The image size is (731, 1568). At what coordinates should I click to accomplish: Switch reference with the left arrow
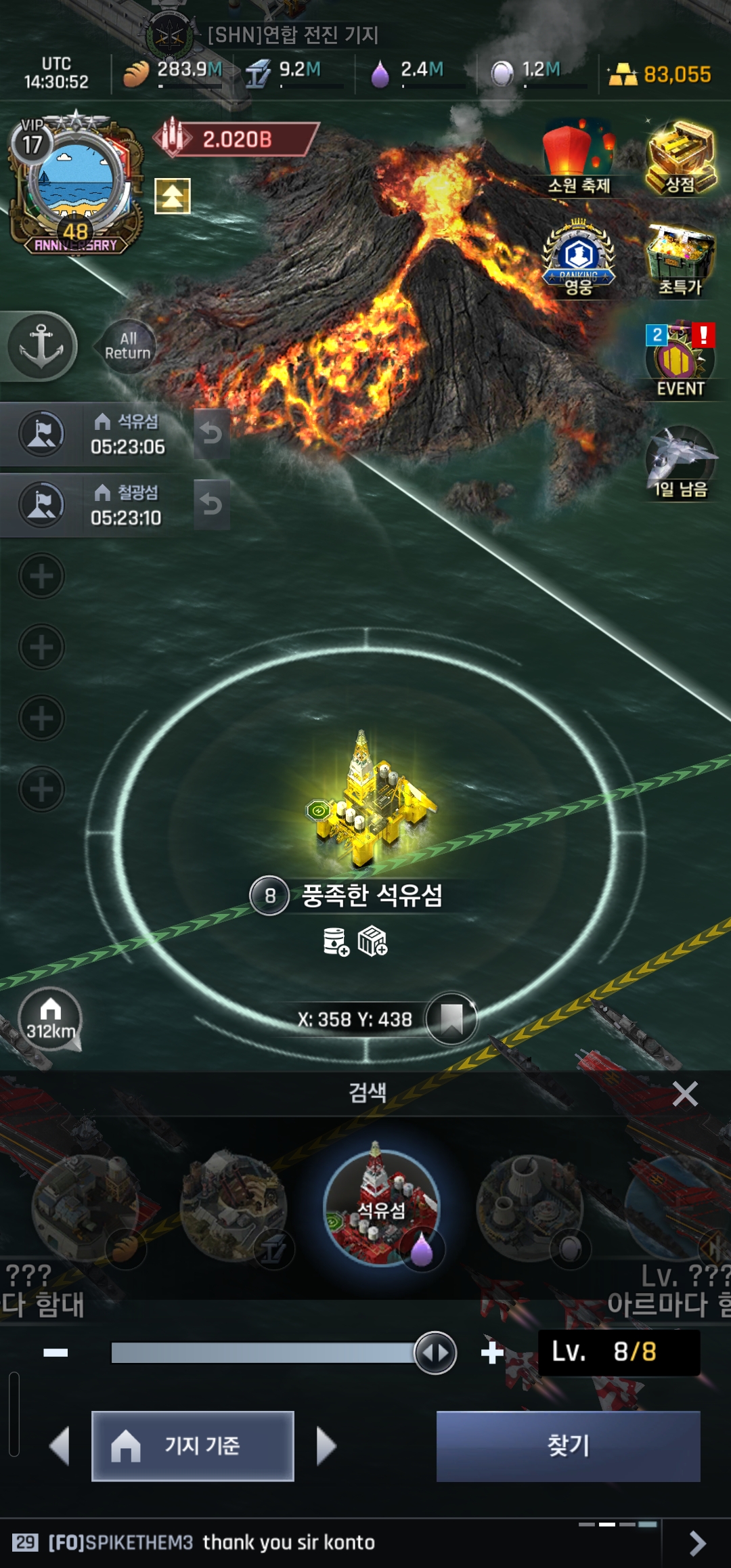point(60,1446)
